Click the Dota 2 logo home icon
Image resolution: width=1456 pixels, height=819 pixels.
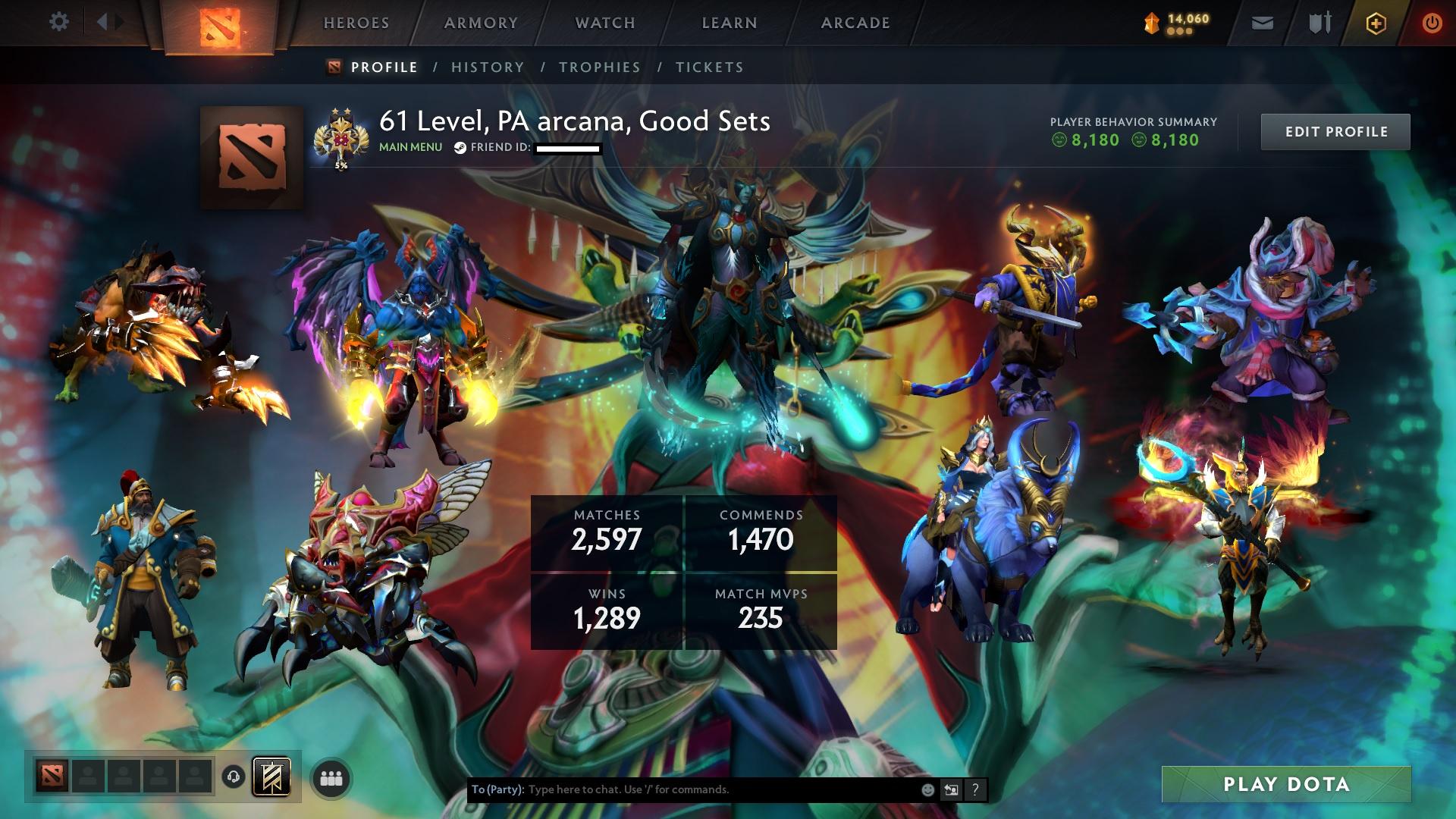220,24
